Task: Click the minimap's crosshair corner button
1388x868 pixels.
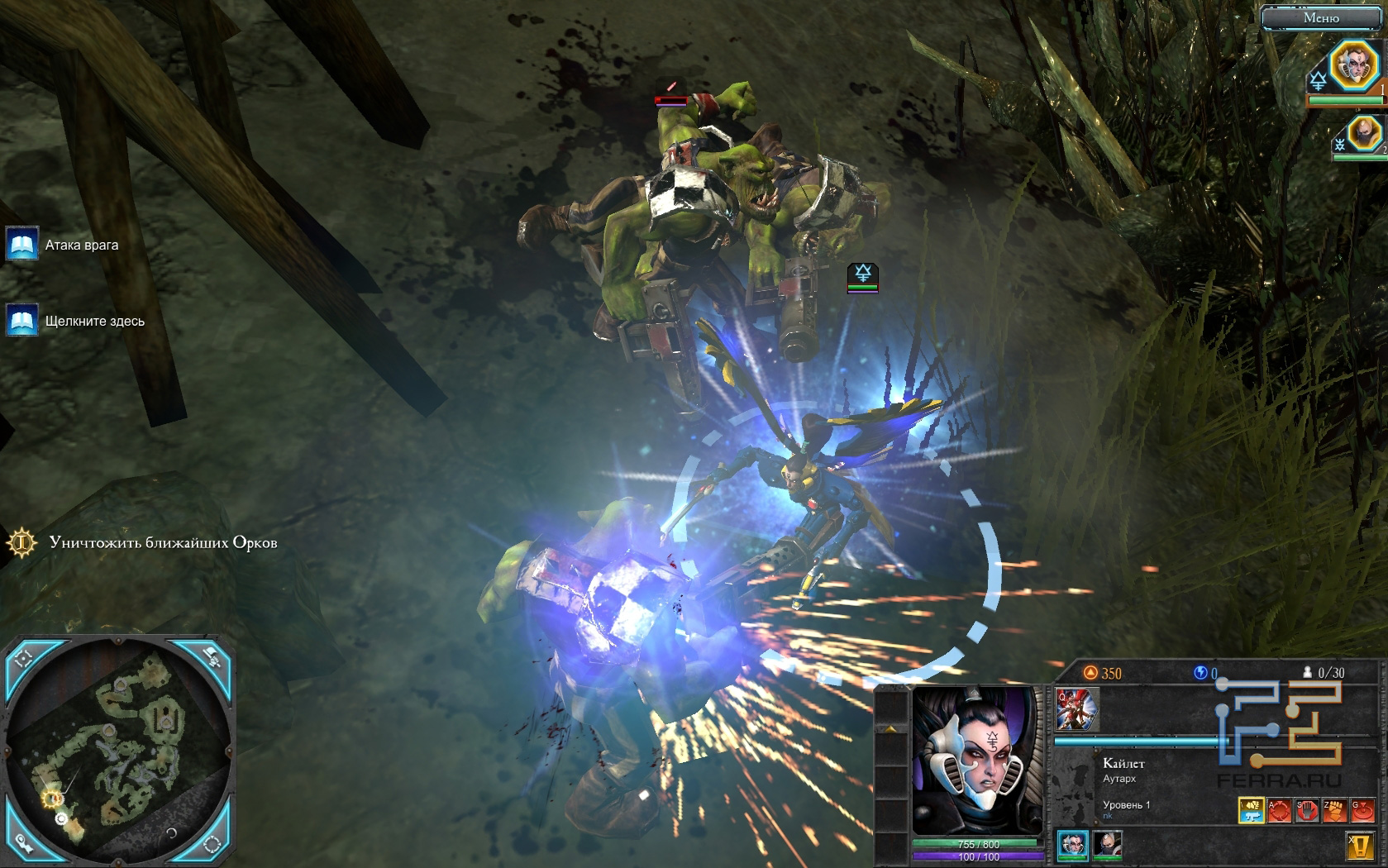Action: click(23, 659)
